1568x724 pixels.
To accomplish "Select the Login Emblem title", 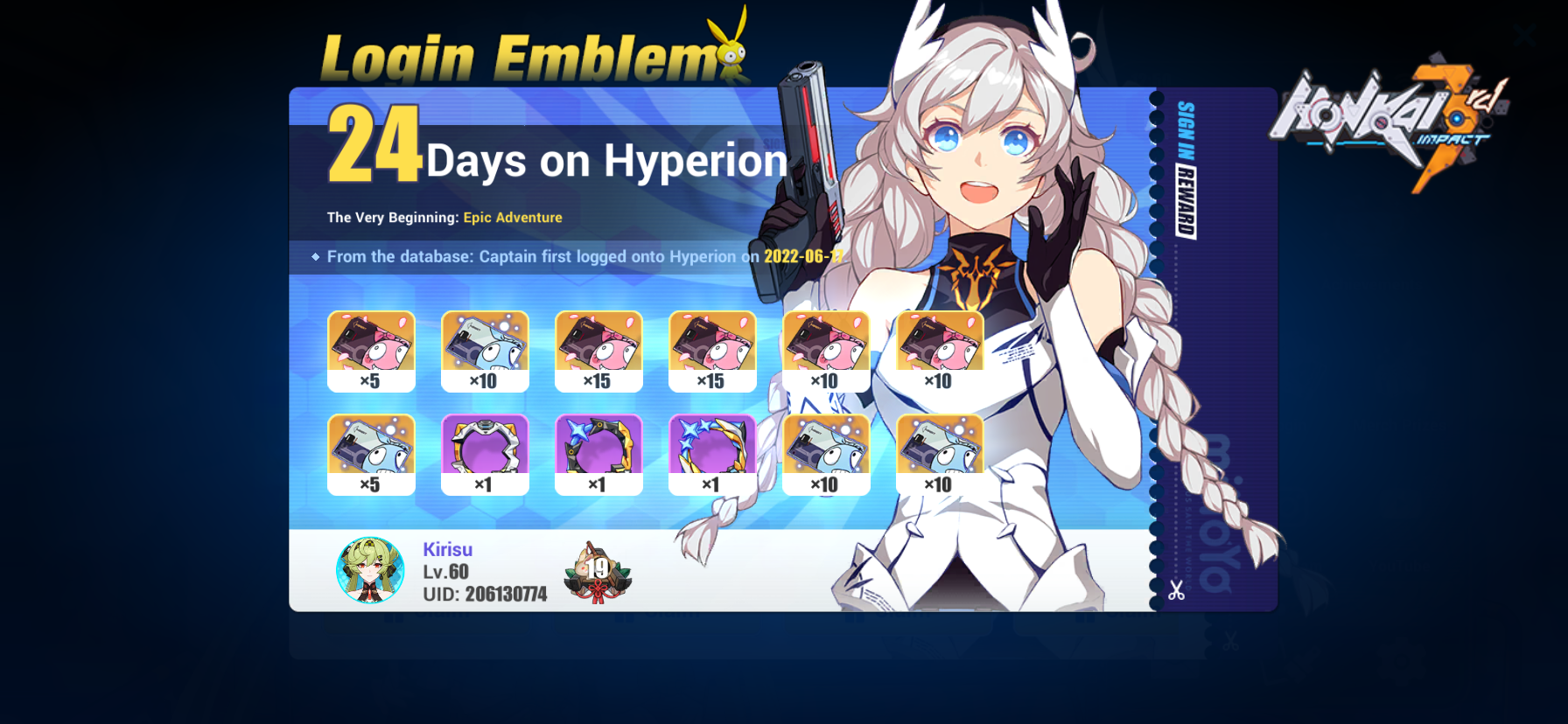I will click(516, 54).
